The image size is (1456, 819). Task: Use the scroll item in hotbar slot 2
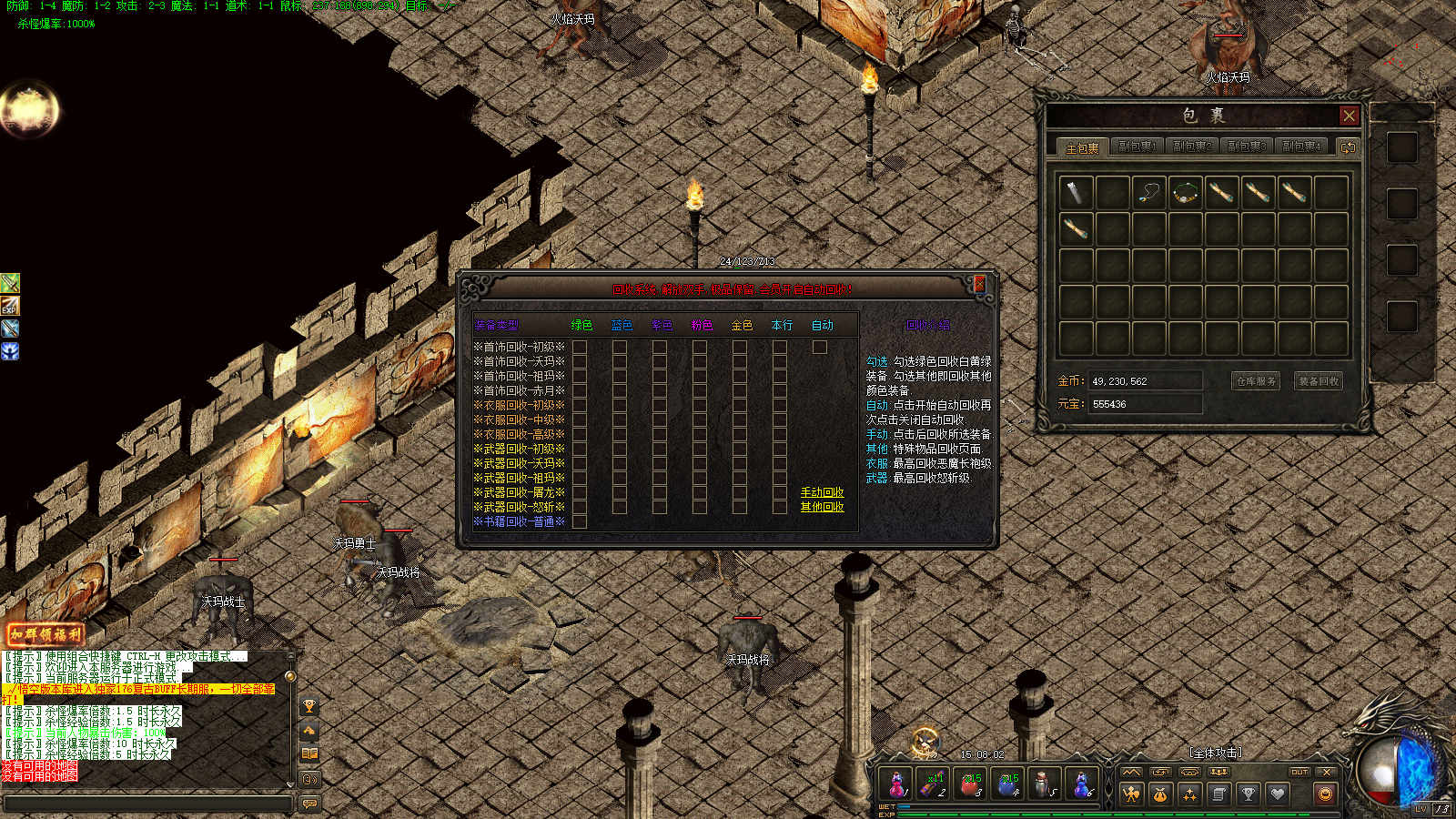pos(934,784)
